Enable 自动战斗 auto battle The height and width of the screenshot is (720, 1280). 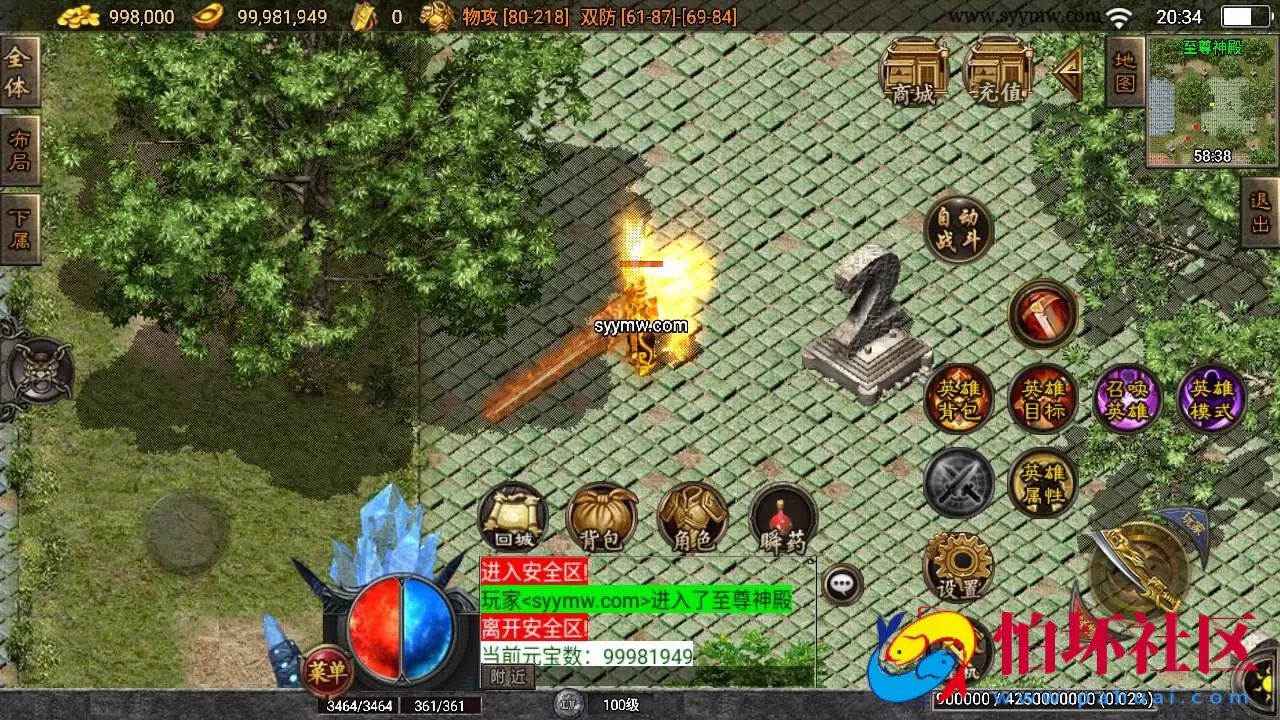pos(958,228)
